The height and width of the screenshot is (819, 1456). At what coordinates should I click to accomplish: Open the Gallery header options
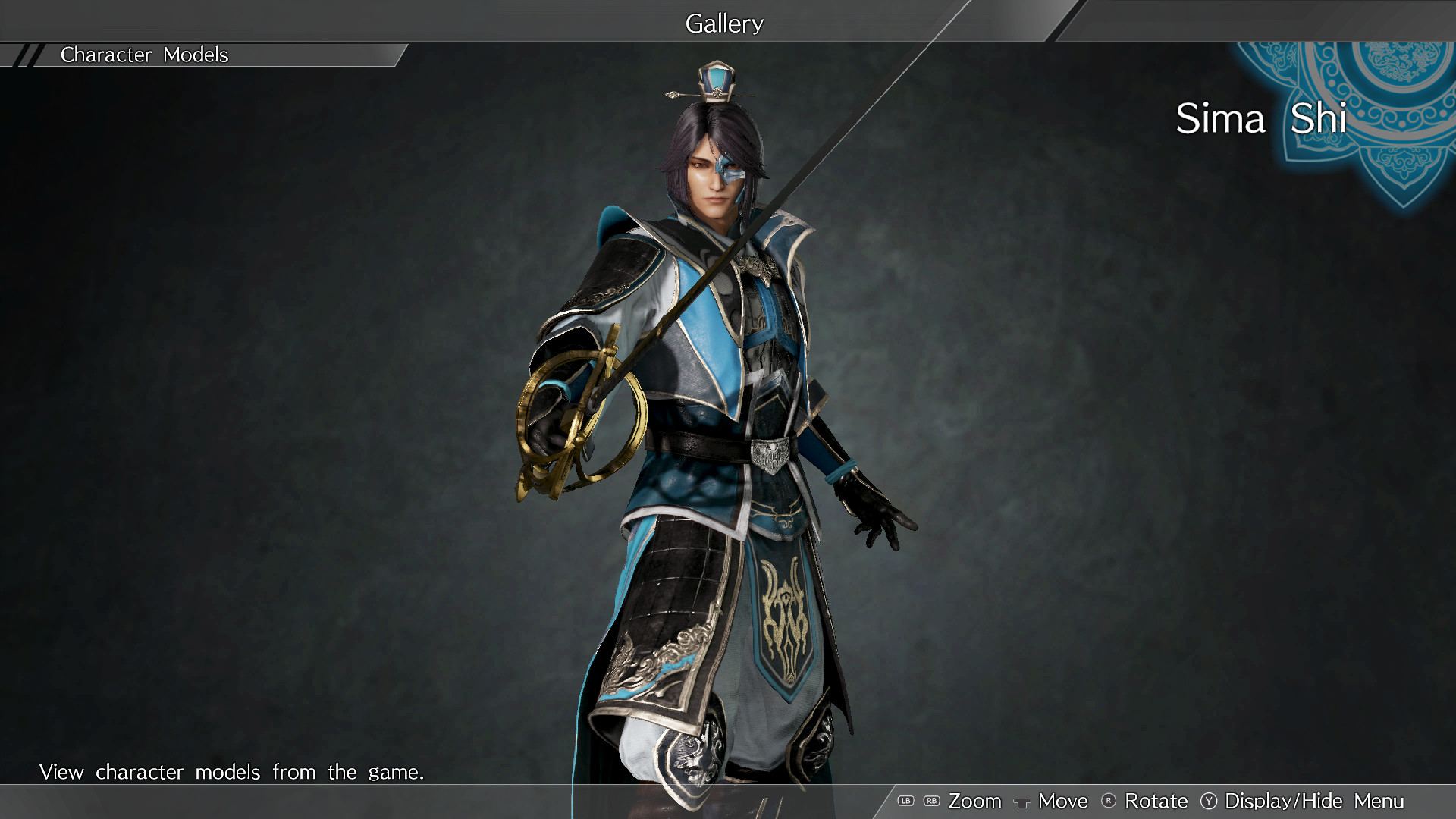[724, 24]
